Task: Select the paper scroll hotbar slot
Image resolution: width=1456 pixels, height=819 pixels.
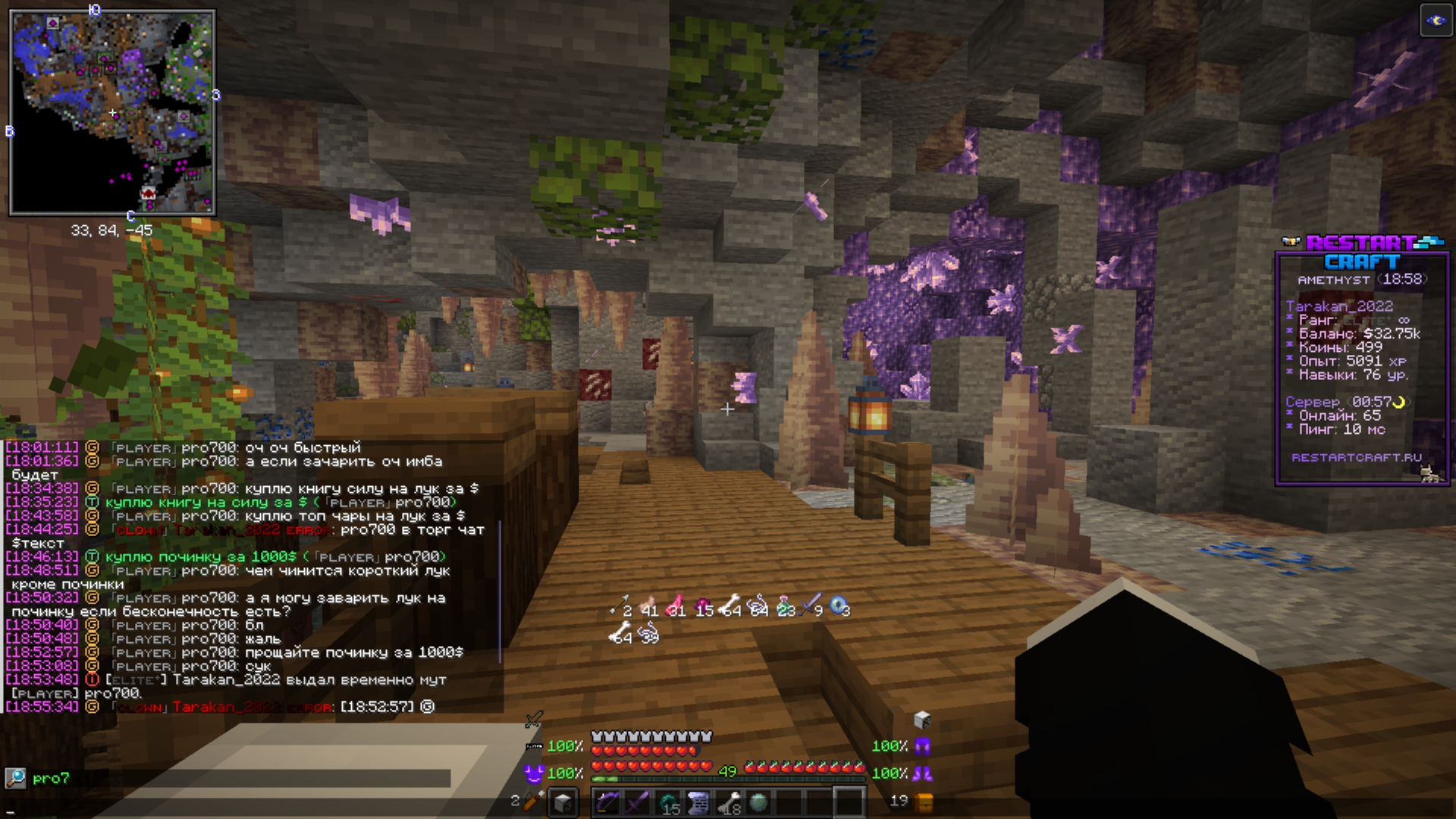Action: [x=698, y=802]
